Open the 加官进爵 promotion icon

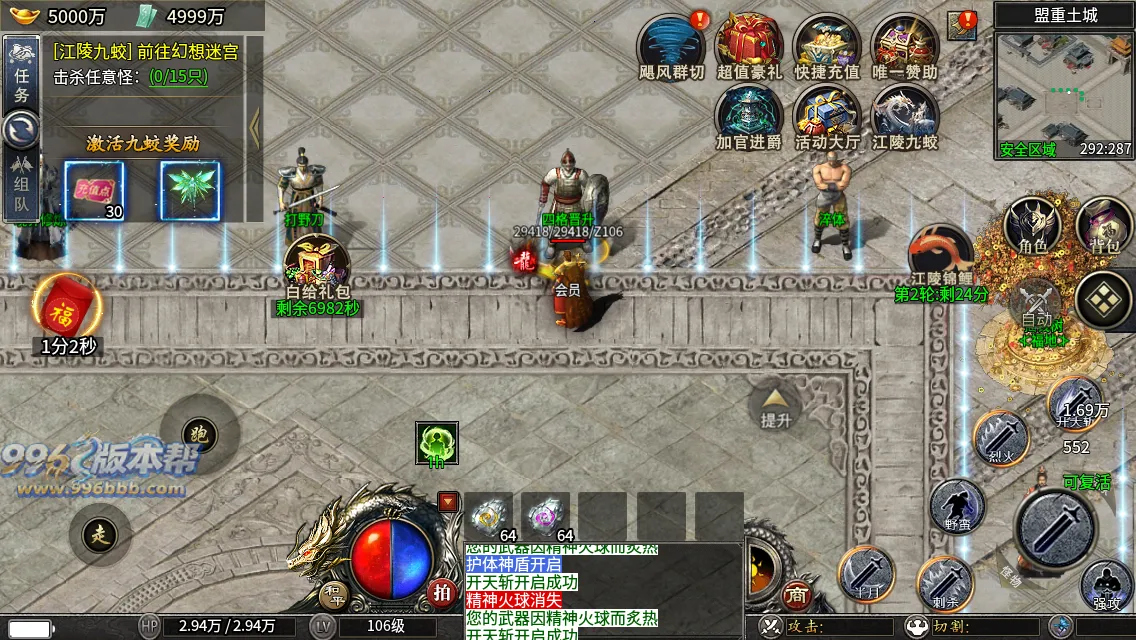click(x=749, y=114)
